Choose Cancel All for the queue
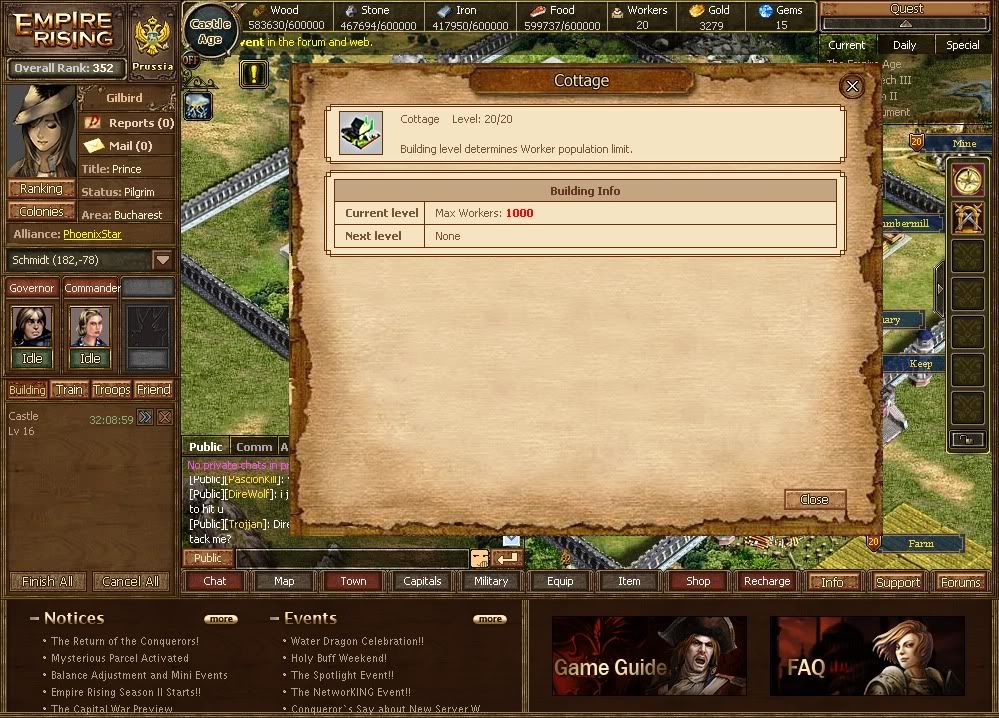 click(x=130, y=582)
